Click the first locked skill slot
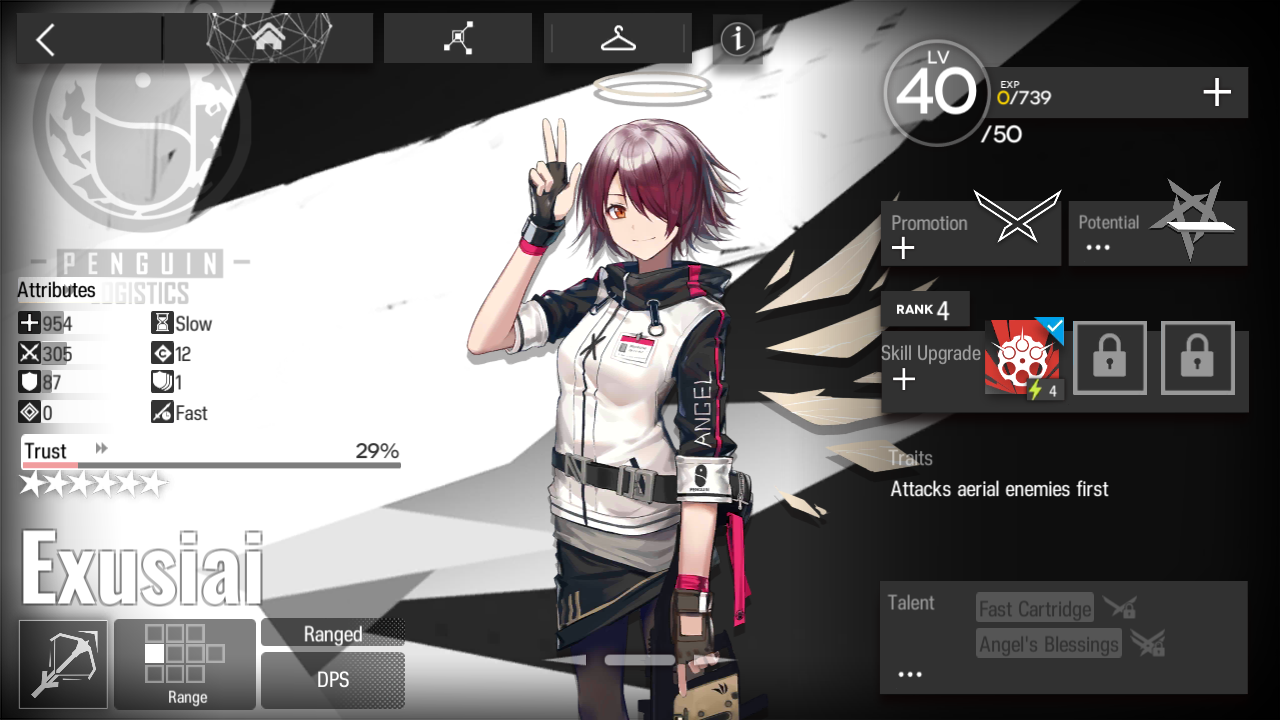The image size is (1280, 720). [x=1110, y=358]
